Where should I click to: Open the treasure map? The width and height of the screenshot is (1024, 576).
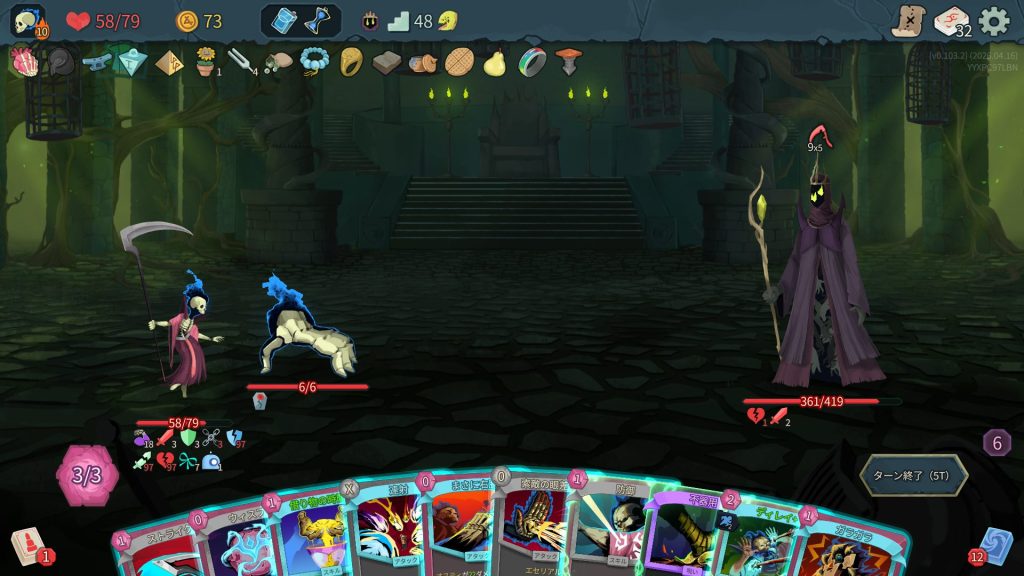coord(908,21)
